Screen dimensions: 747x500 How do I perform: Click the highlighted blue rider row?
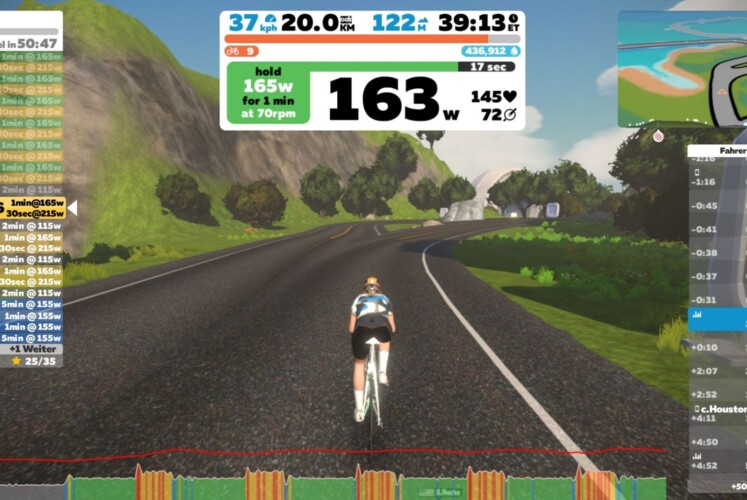717,321
